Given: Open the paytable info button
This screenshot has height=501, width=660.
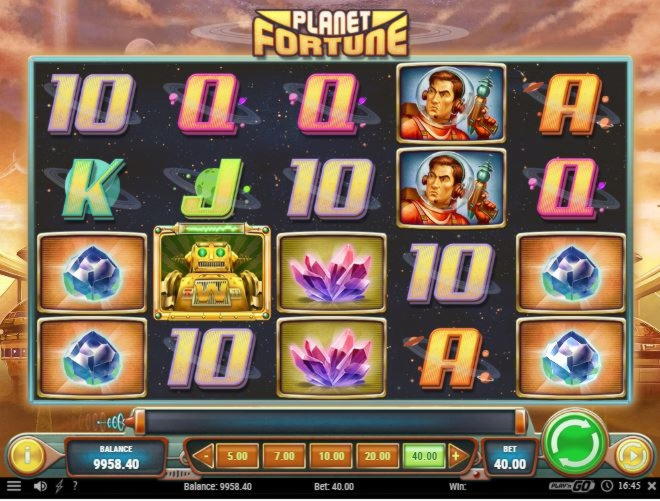Looking at the screenshot, I should [27, 455].
